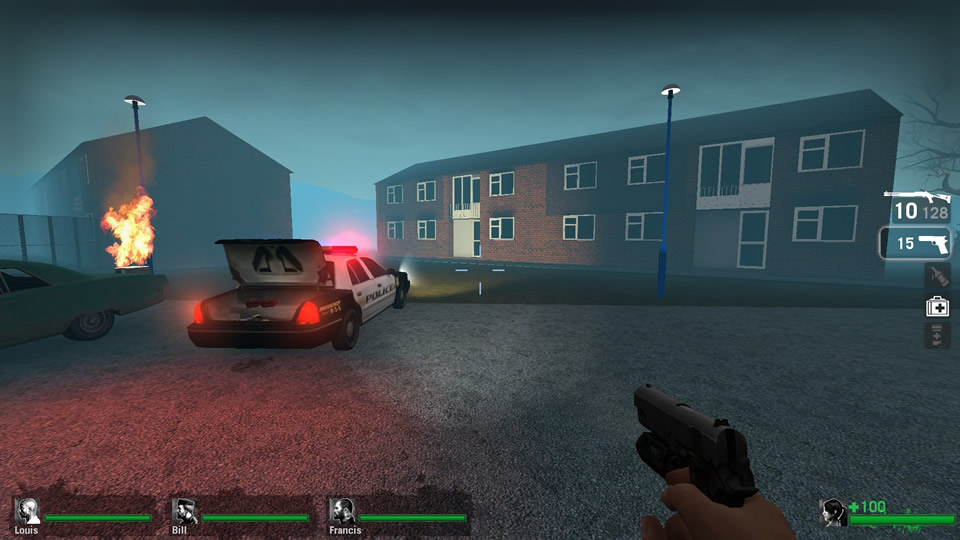The height and width of the screenshot is (540, 960).
Task: Select the molotov bottle slot
Action: [x=937, y=277]
